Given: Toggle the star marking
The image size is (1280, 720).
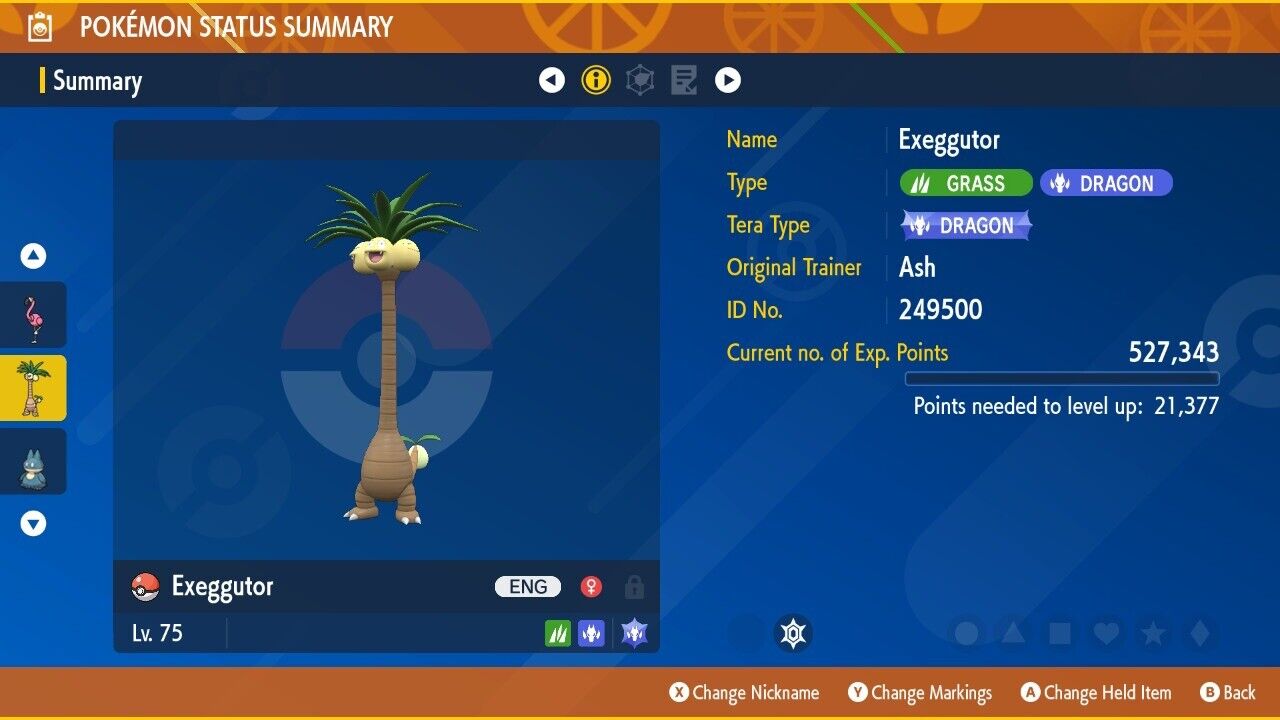Looking at the screenshot, I should [1152, 633].
